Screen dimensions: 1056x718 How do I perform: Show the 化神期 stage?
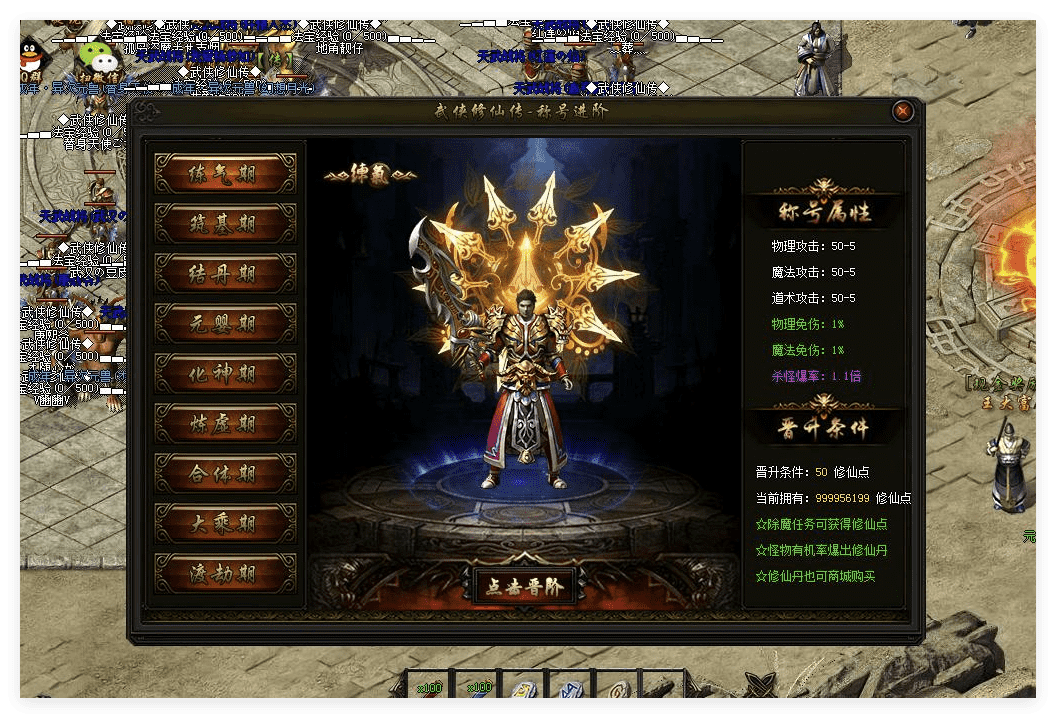tap(225, 373)
